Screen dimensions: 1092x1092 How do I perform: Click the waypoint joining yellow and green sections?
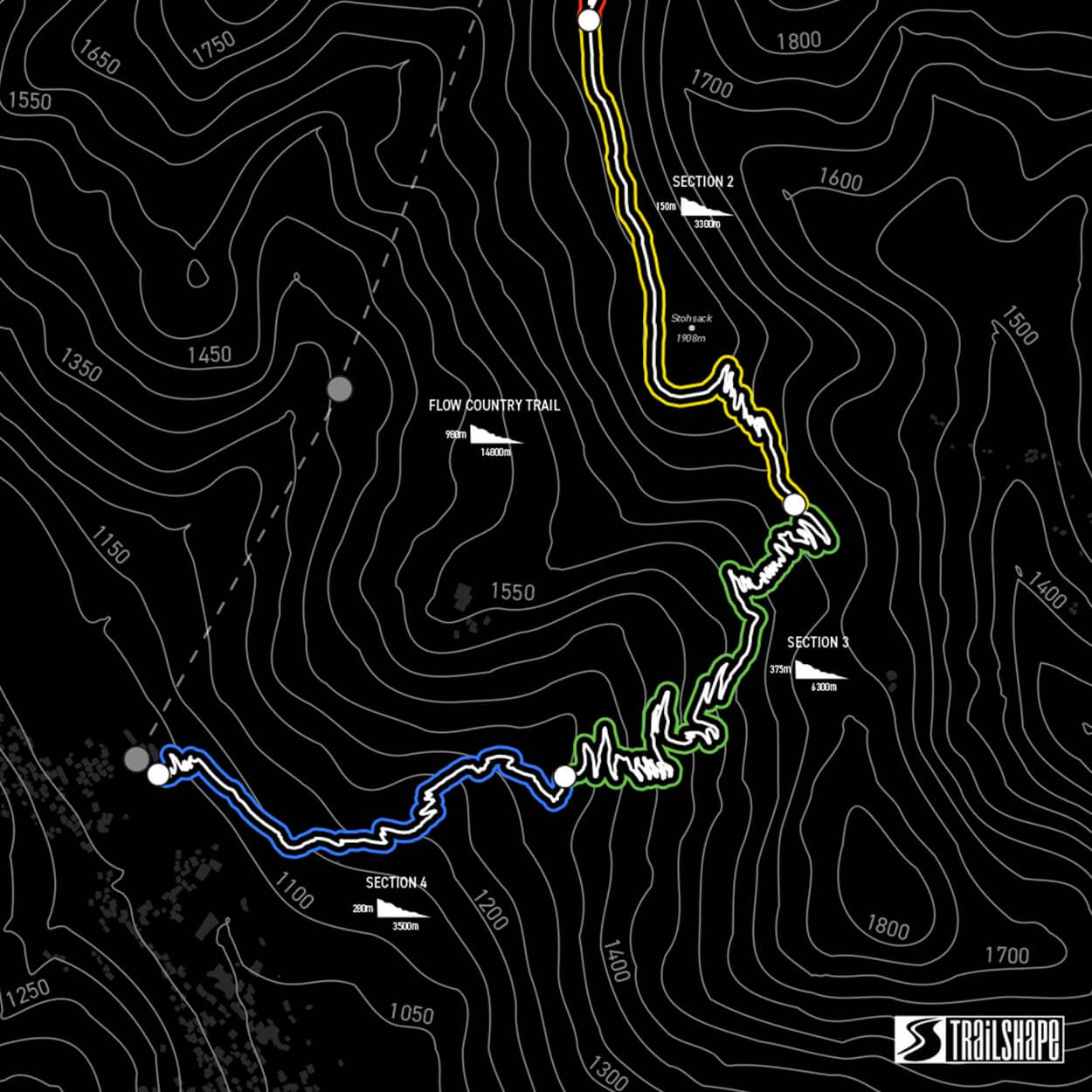click(x=794, y=504)
